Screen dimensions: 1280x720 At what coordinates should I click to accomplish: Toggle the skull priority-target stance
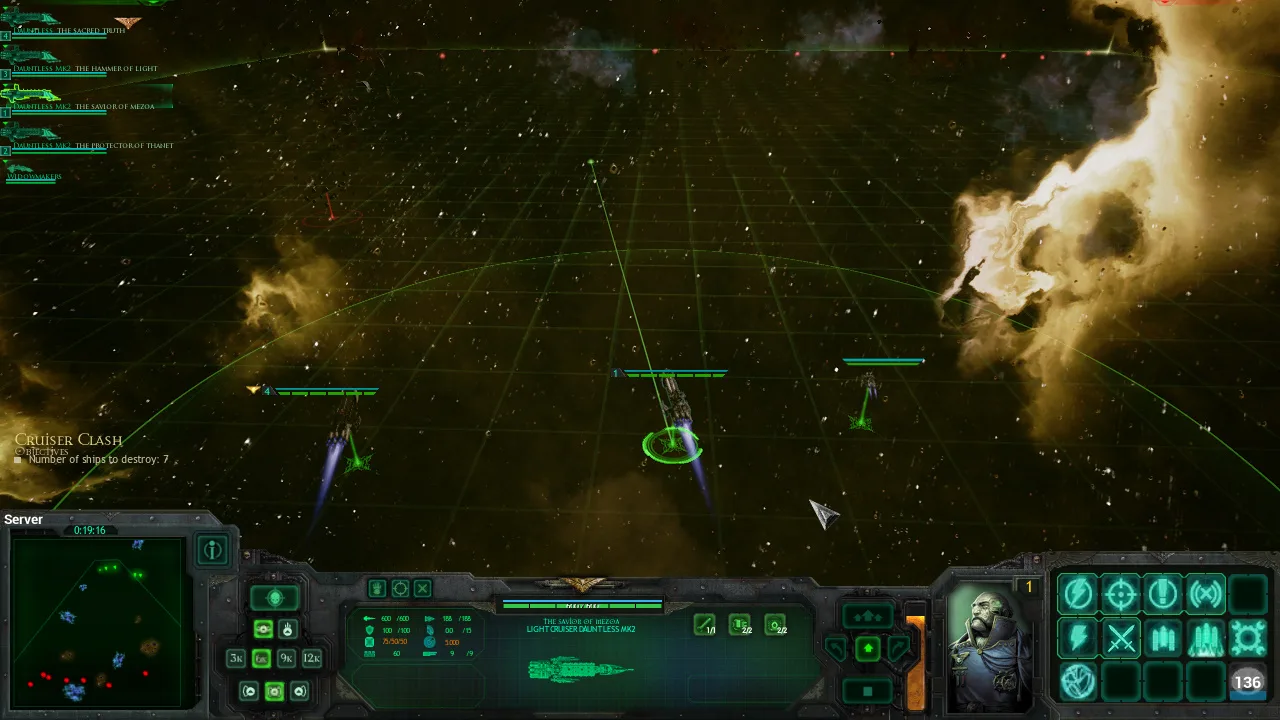point(275,597)
